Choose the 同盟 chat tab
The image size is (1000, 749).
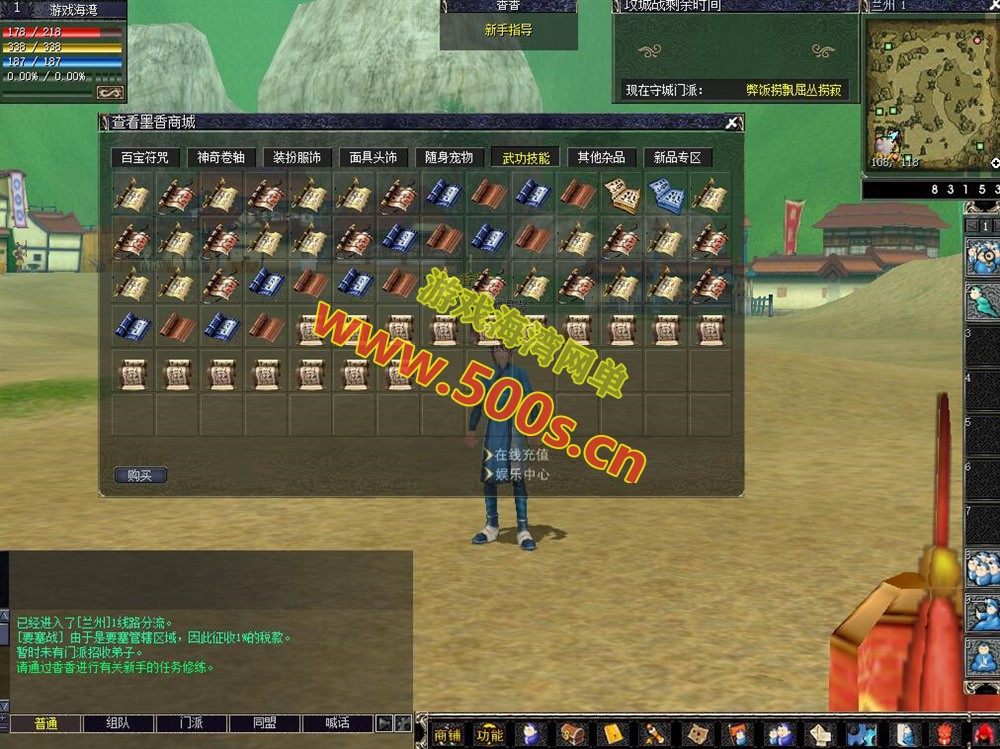[x=265, y=723]
